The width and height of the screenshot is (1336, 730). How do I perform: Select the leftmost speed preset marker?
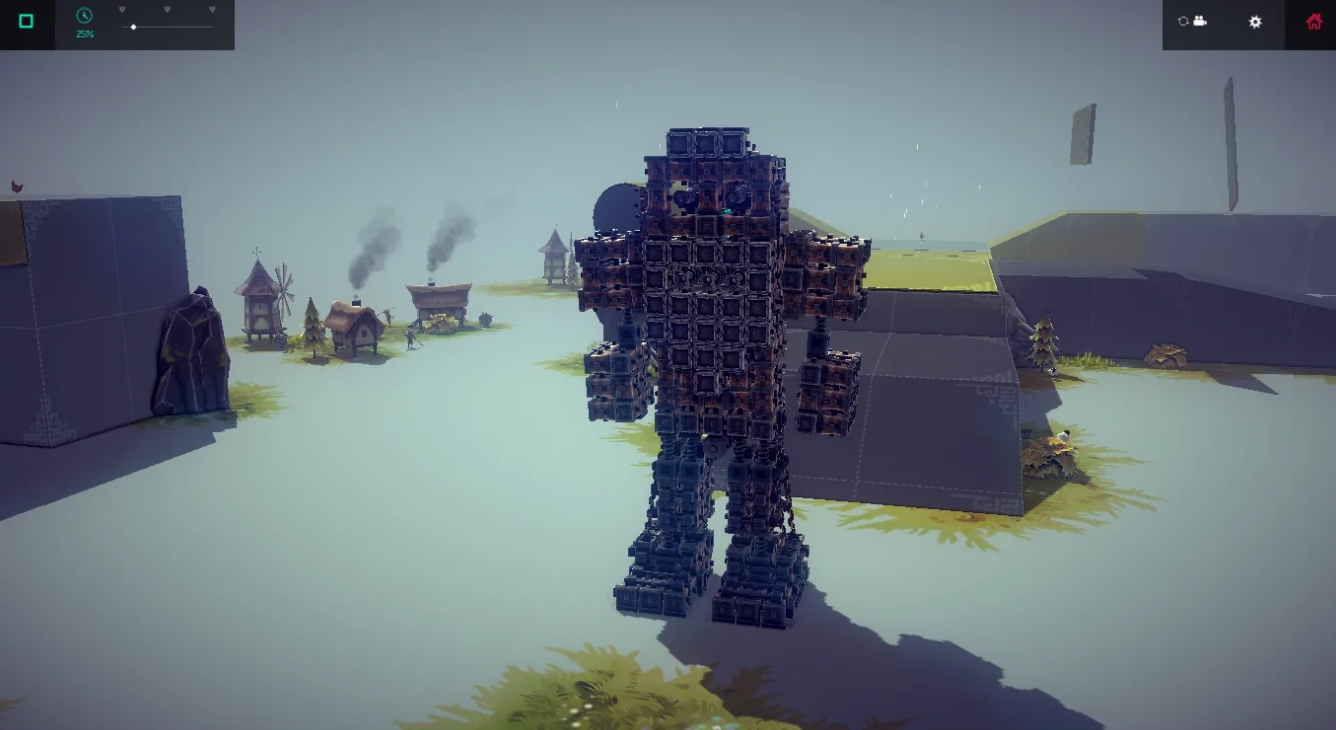[122, 8]
